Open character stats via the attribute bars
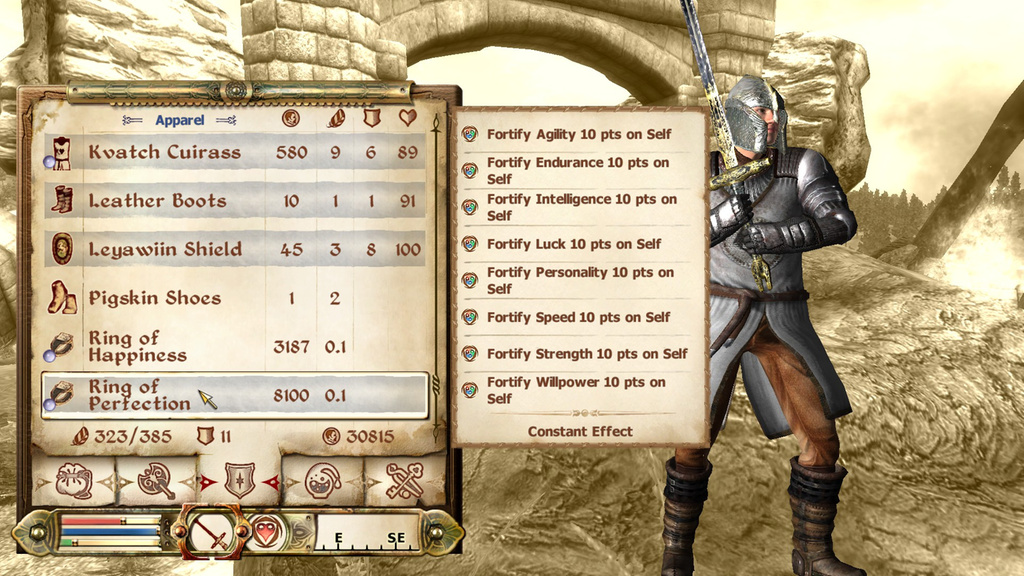Viewport: 1024px width, 576px height. pyautogui.click(x=108, y=532)
